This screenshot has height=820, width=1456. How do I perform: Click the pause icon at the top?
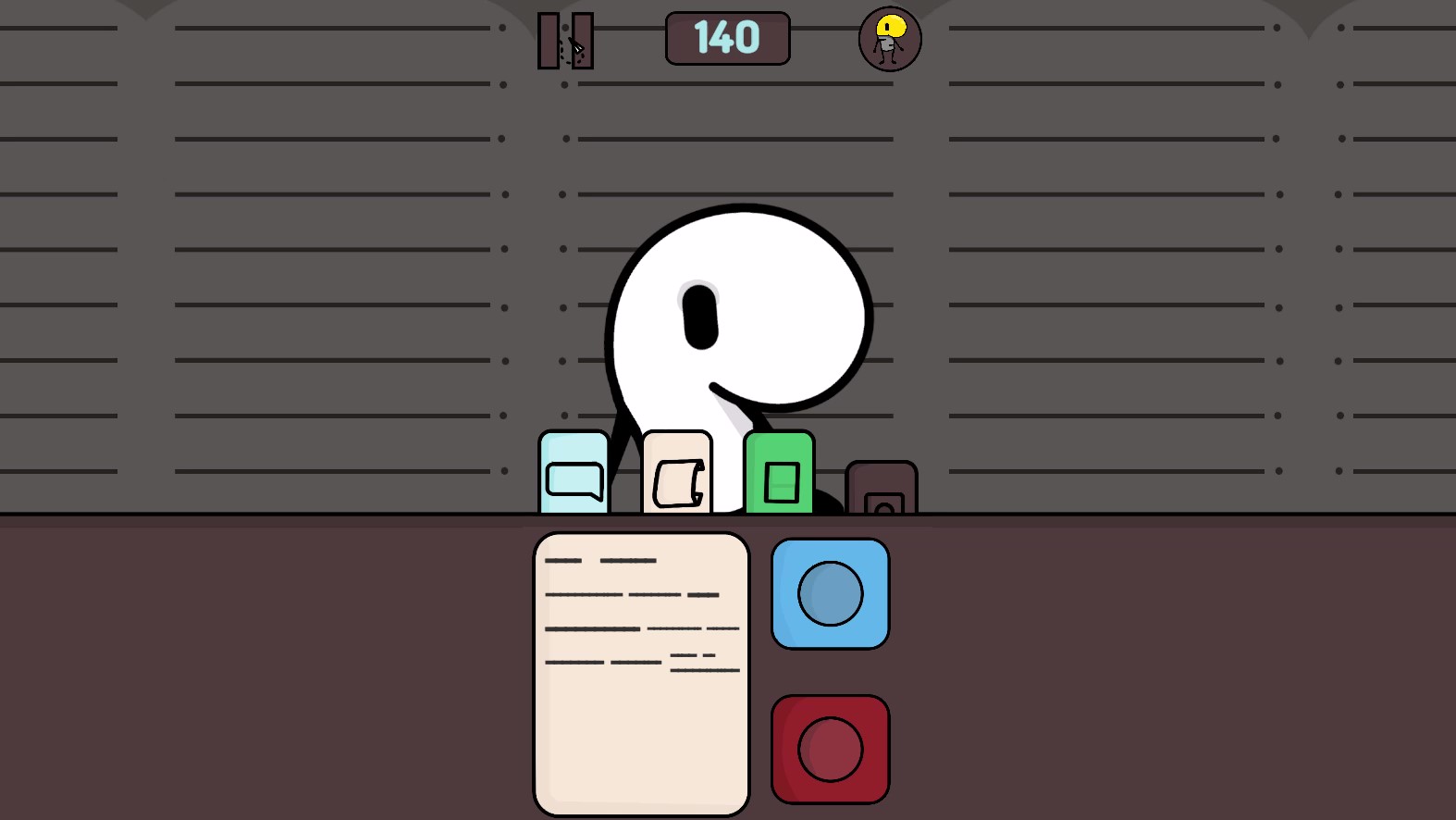click(564, 39)
